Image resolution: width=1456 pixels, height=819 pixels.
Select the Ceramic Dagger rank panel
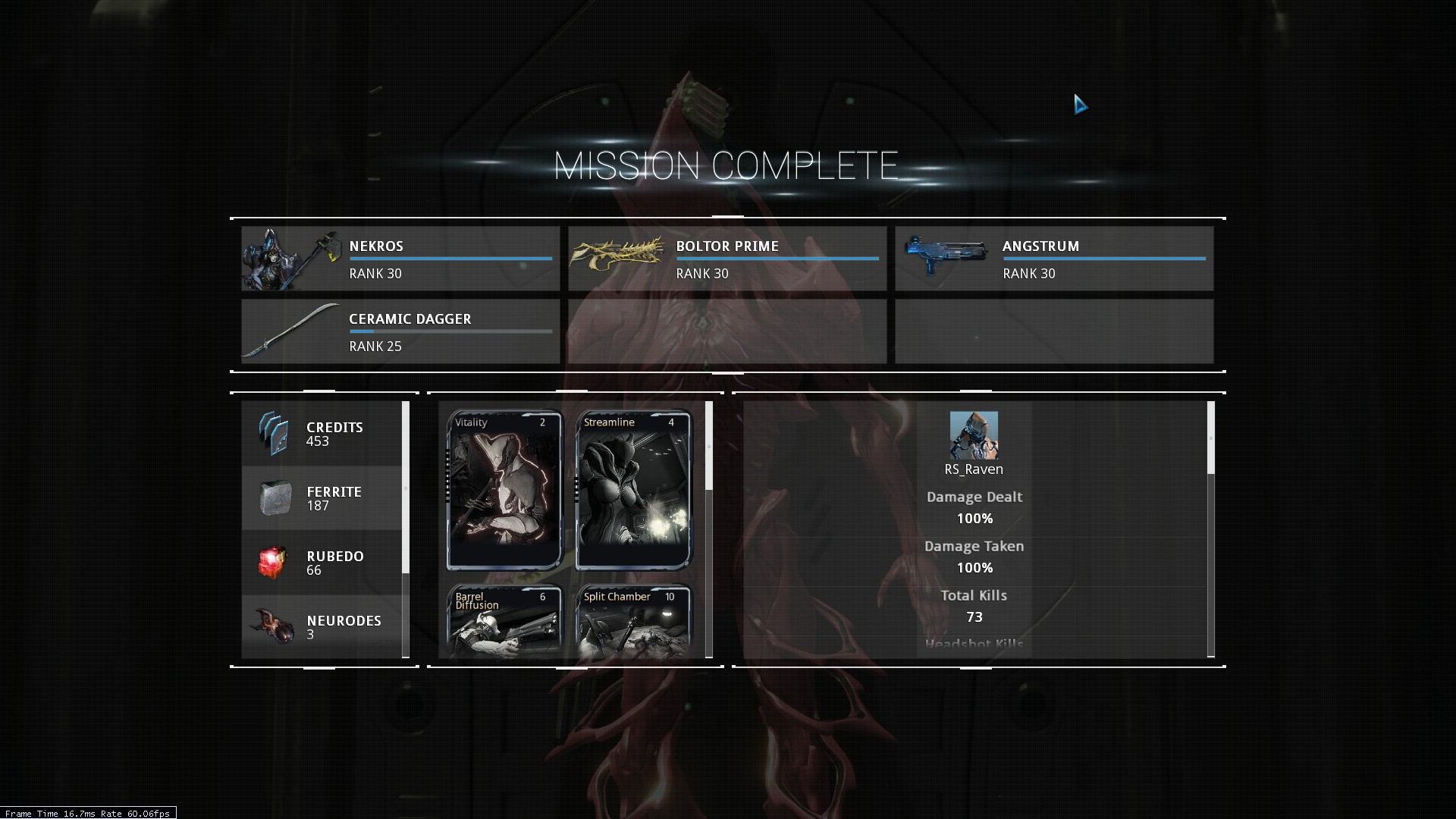coord(400,331)
